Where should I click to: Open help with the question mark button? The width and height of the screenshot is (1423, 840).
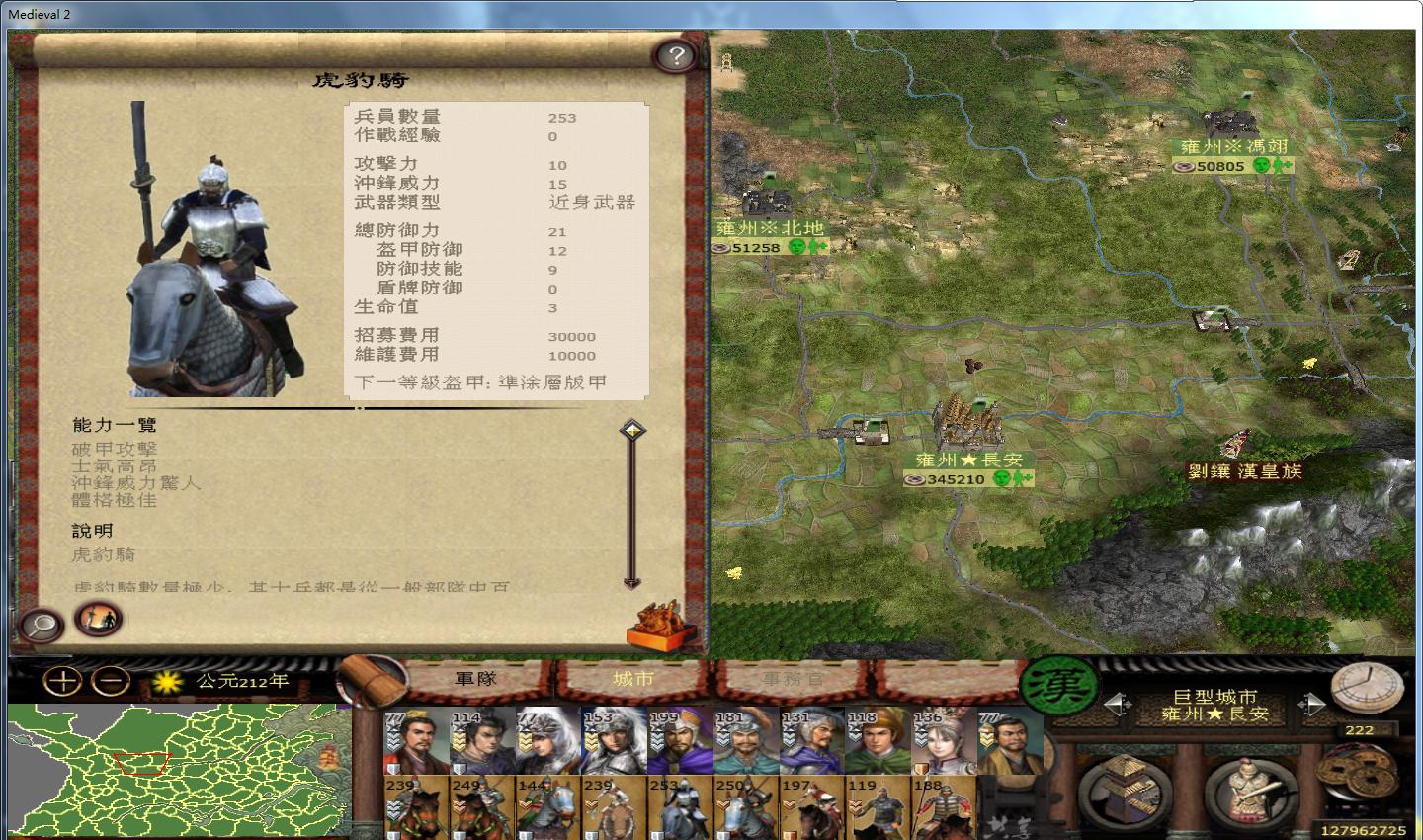[x=675, y=56]
